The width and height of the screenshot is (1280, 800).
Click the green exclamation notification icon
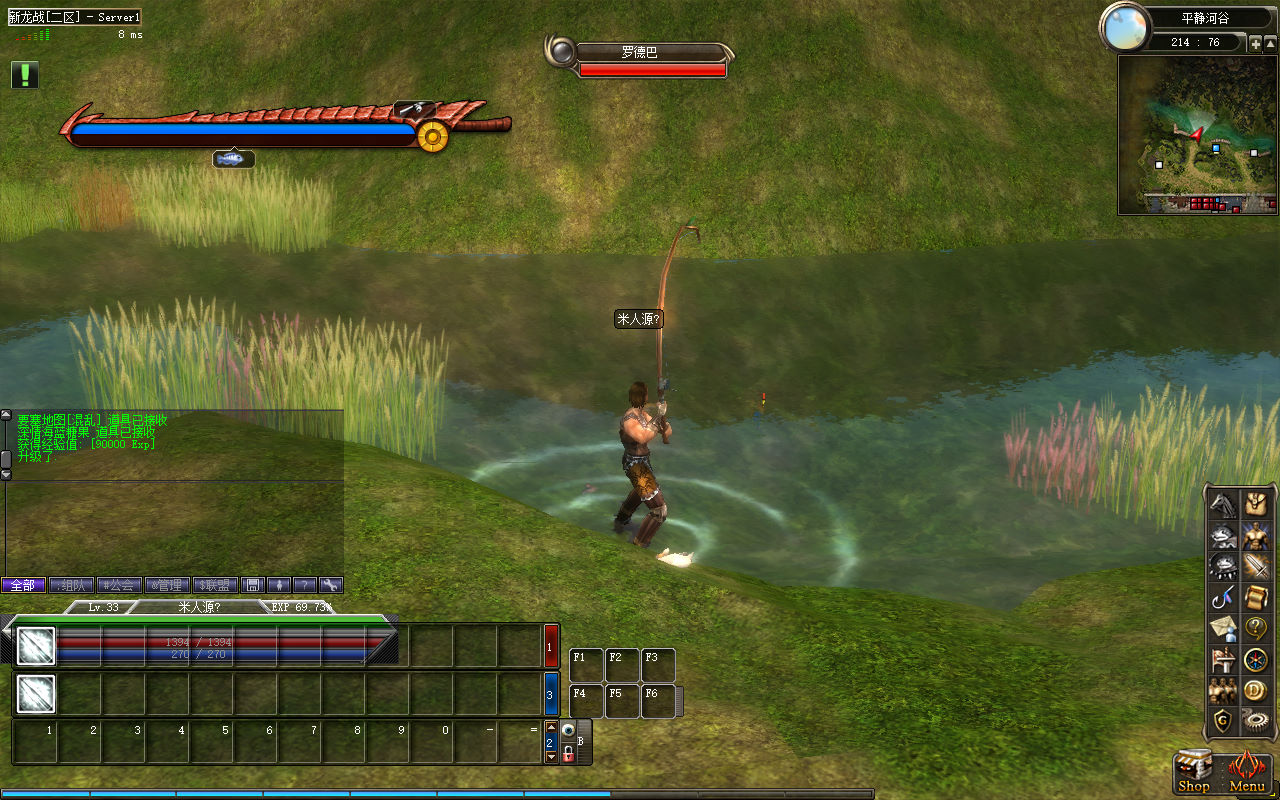click(25, 75)
